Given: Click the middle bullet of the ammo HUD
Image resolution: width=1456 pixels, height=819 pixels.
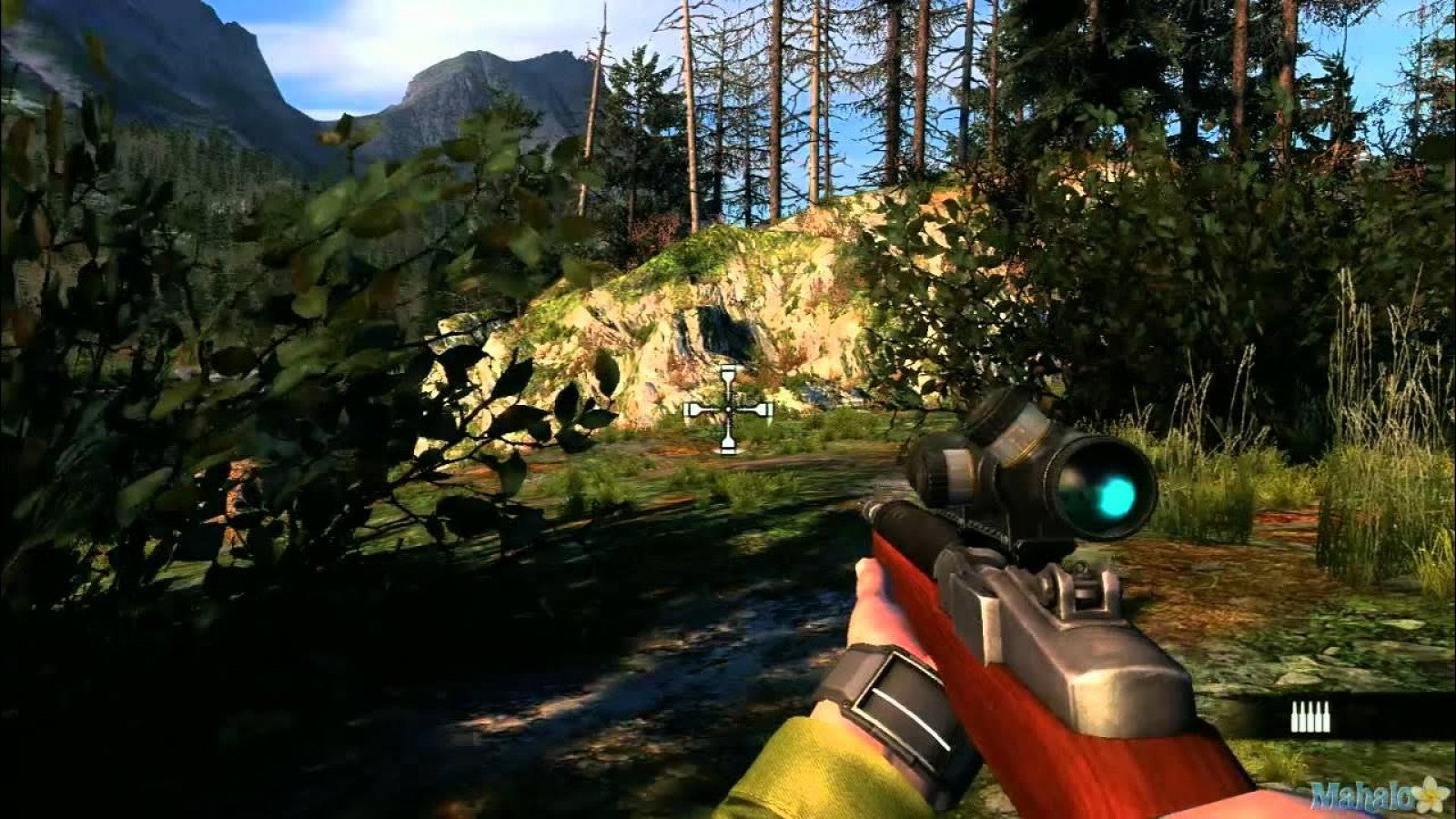Looking at the screenshot, I should point(1310,717).
